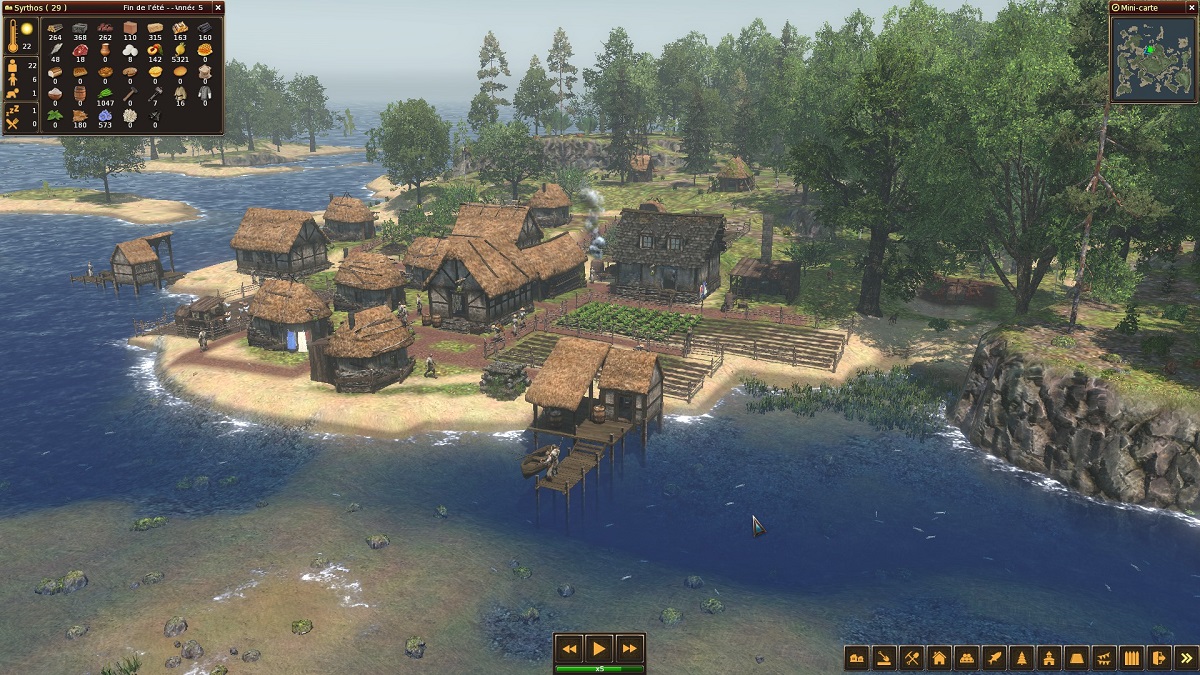Screen dimensions: 1200x675
Task: Select the wooden fence toolbar button
Action: [1131, 658]
